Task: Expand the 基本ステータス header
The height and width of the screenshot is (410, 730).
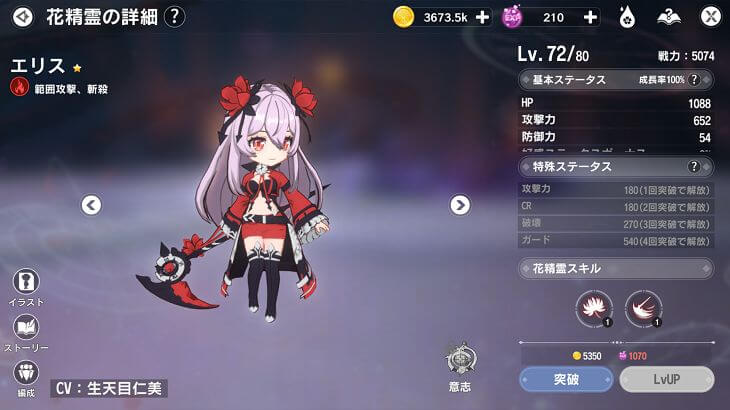Action: (616, 80)
